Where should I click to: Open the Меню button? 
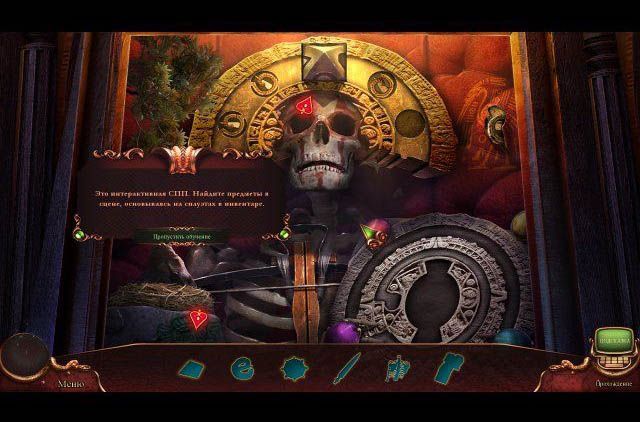tap(70, 383)
